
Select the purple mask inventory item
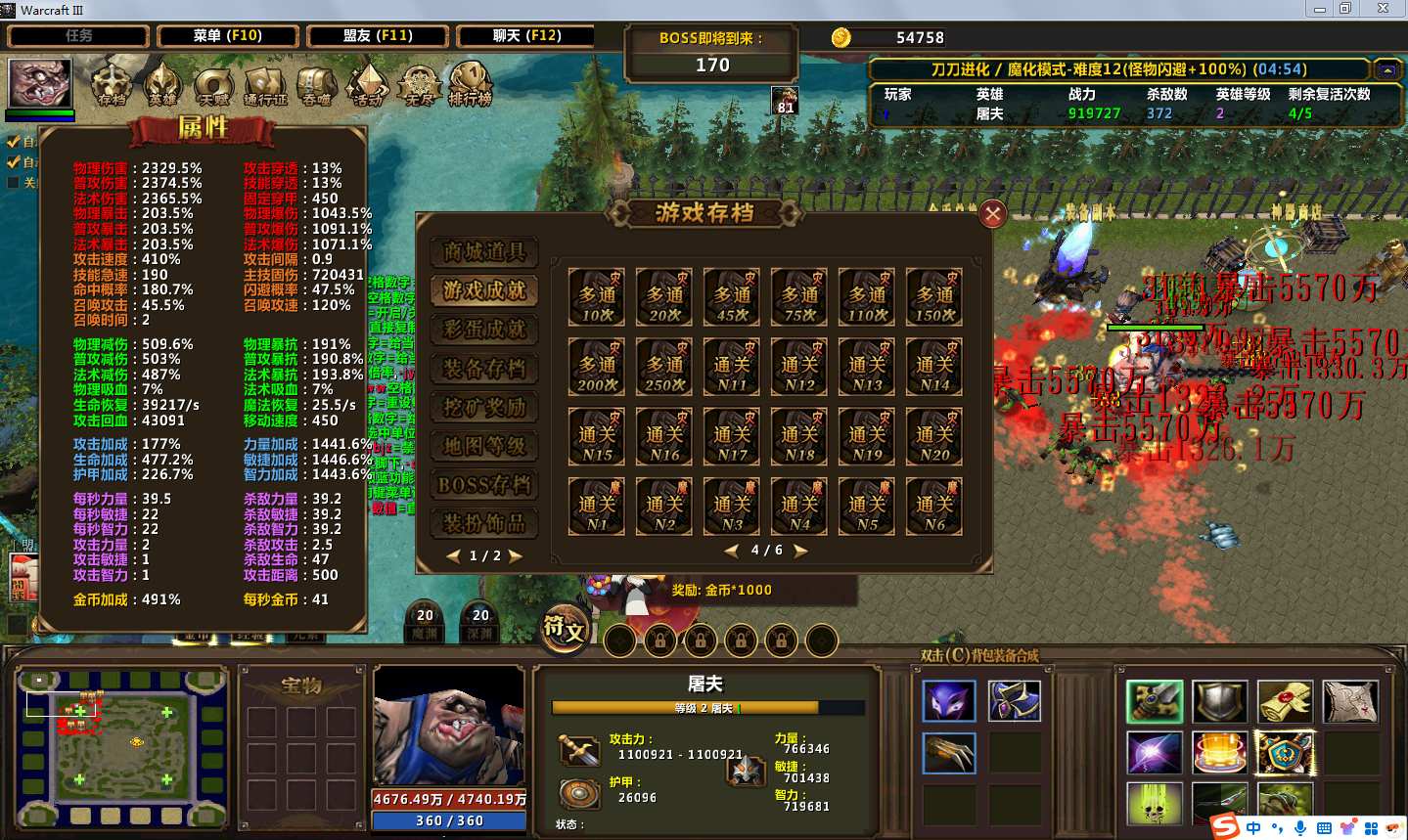pyautogui.click(x=949, y=701)
